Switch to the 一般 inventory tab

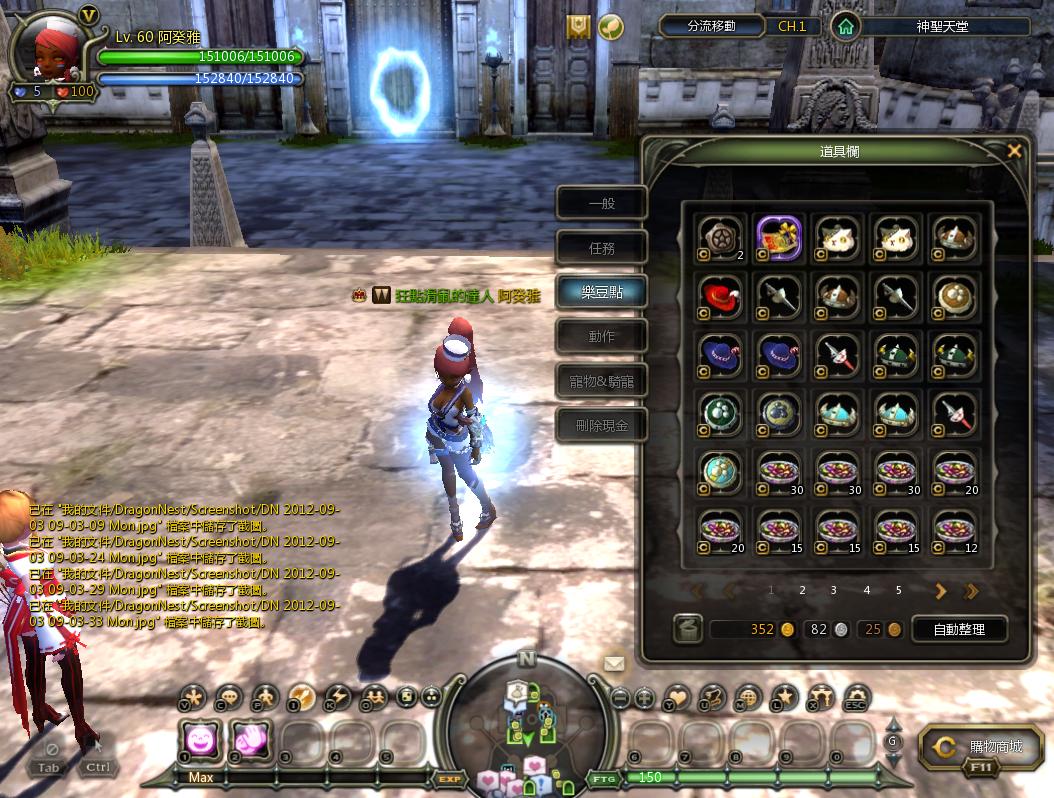point(602,204)
